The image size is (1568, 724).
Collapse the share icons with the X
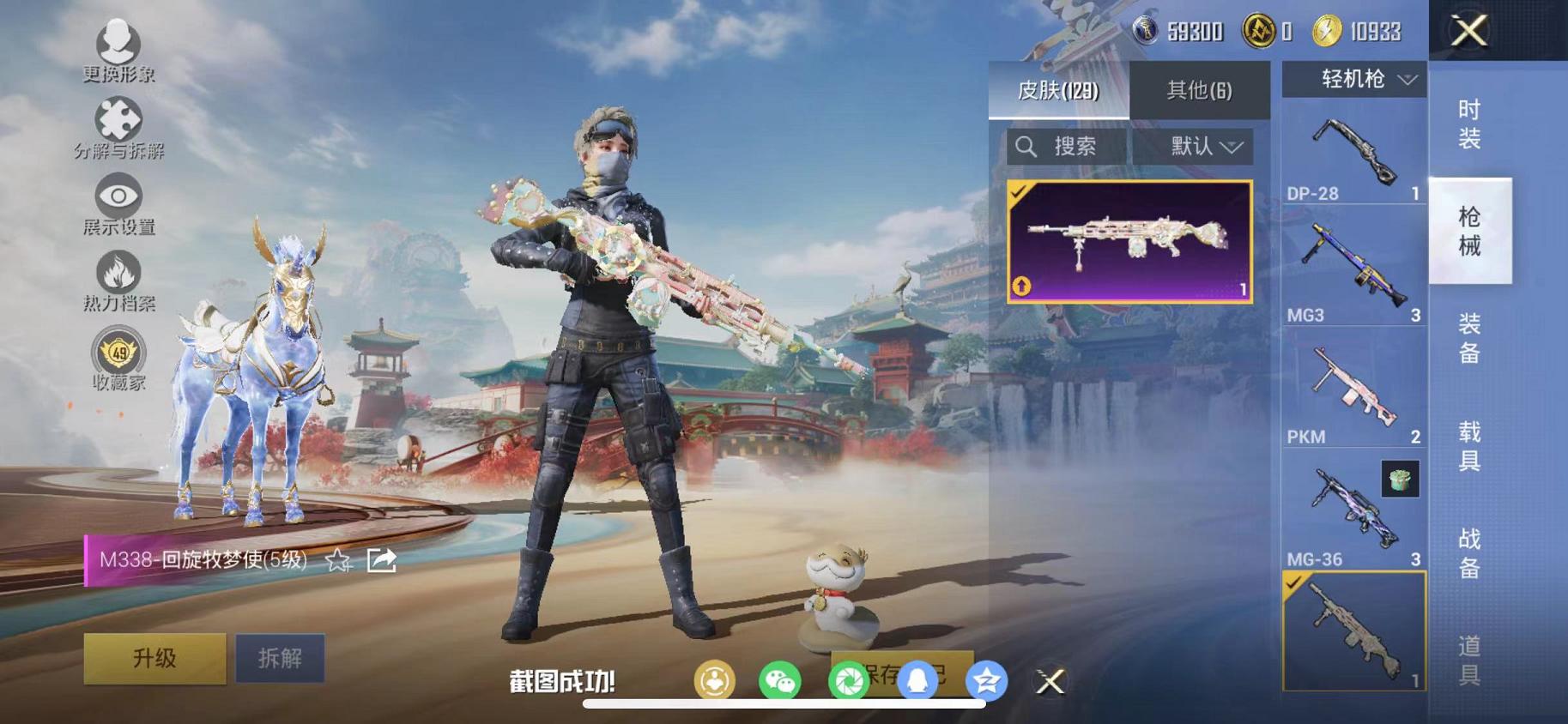point(1049,682)
